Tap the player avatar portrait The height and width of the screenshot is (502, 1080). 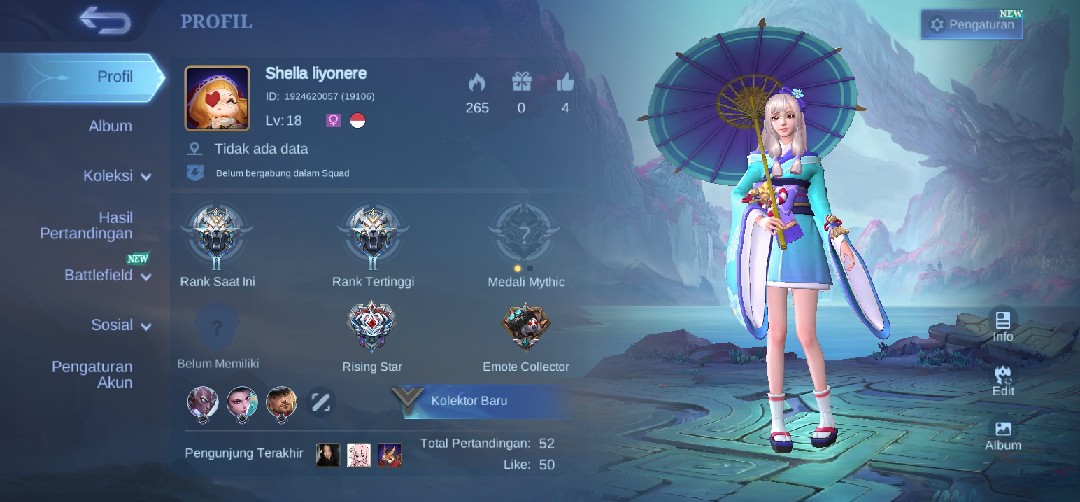(x=217, y=99)
